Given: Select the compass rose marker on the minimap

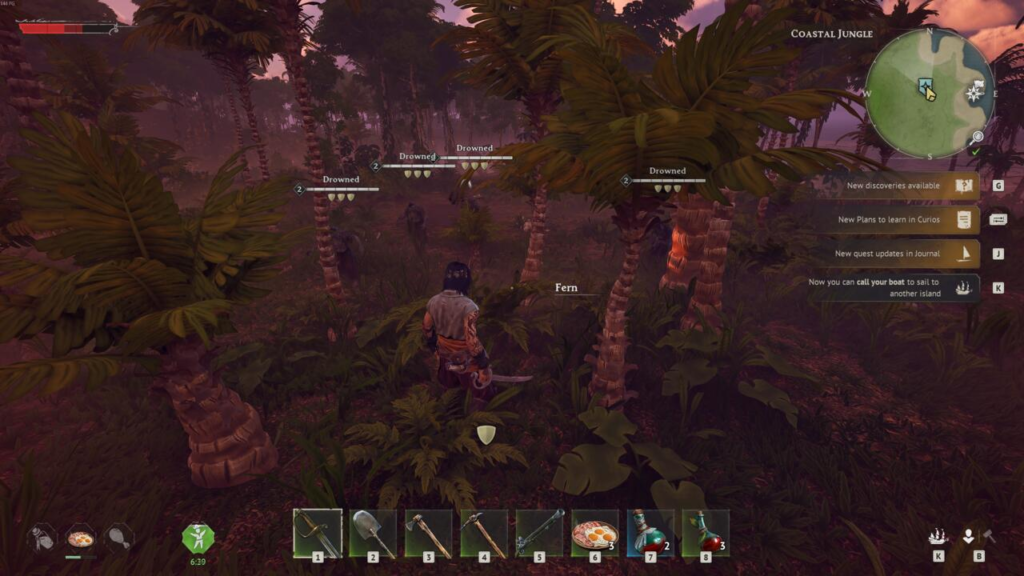Looking at the screenshot, I should [x=974, y=94].
